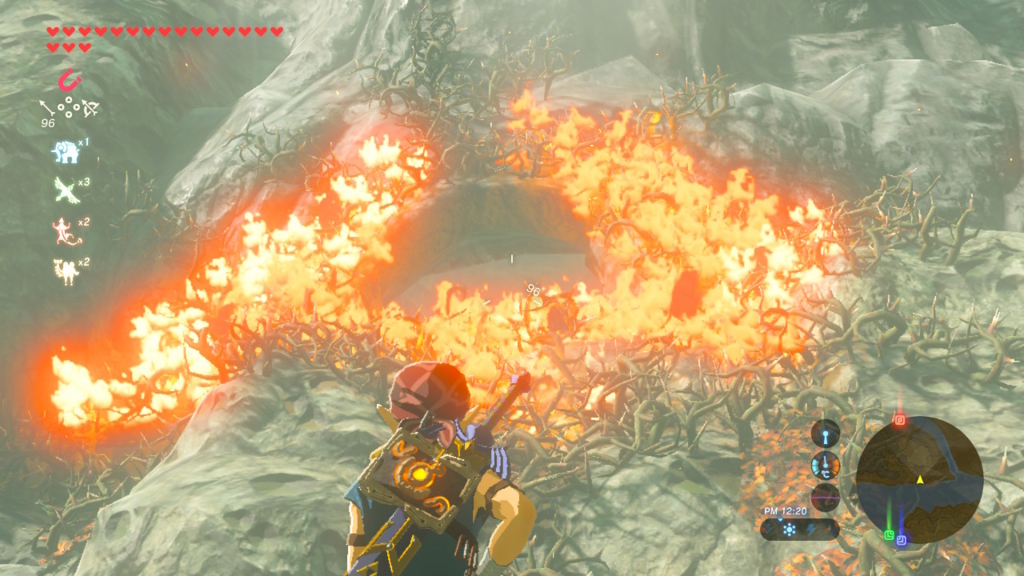Image resolution: width=1024 pixels, height=576 pixels.
Task: Click the noise level meter
Action: 826,496
